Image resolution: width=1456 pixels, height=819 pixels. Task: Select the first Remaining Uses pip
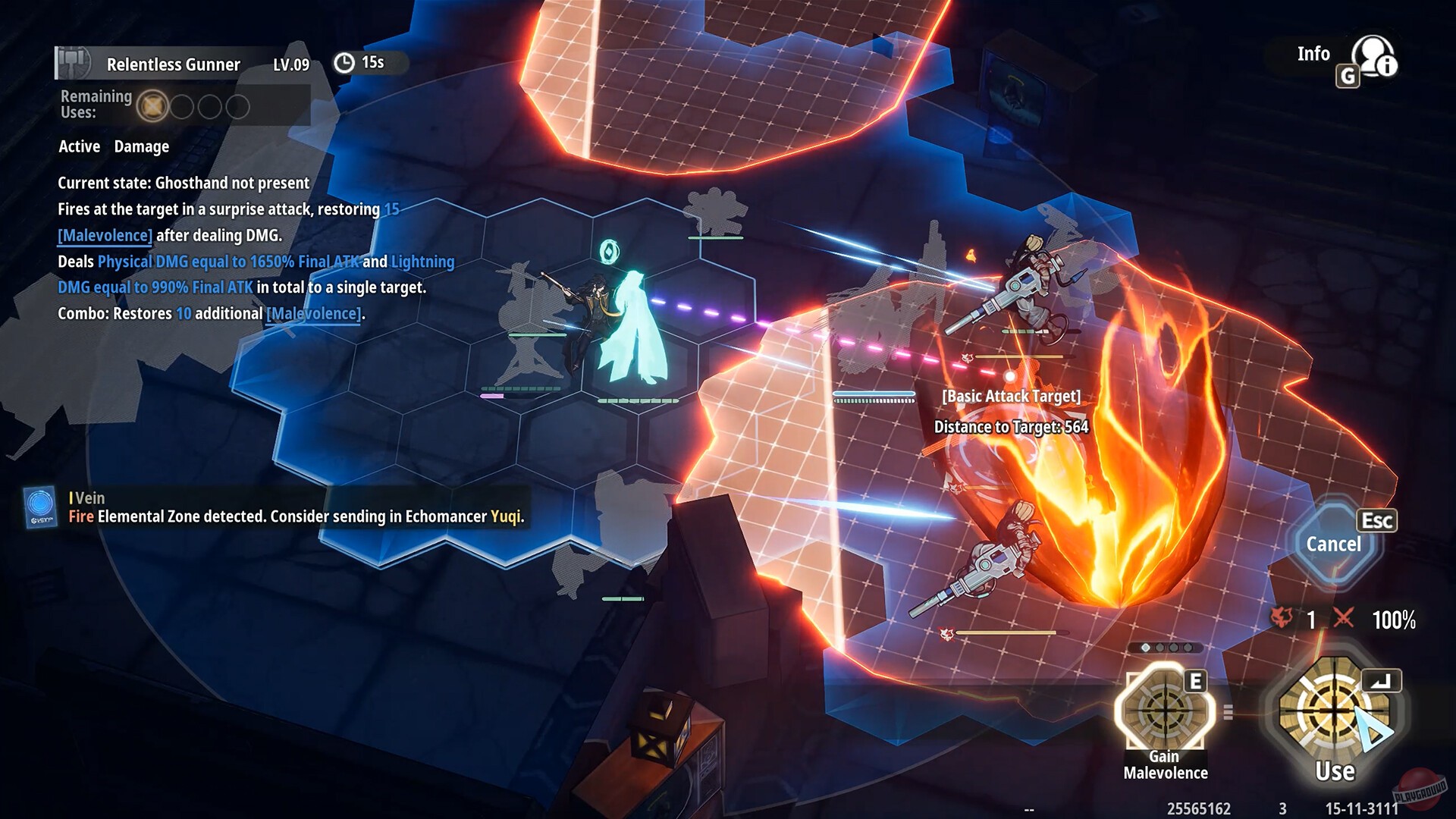coord(154,107)
